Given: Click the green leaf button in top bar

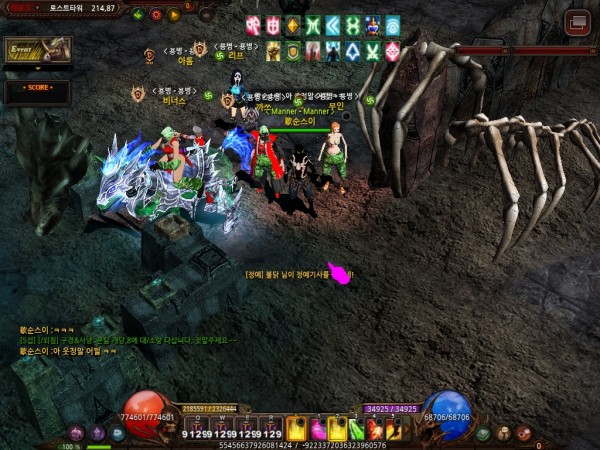Looking at the screenshot, I should [137, 15].
